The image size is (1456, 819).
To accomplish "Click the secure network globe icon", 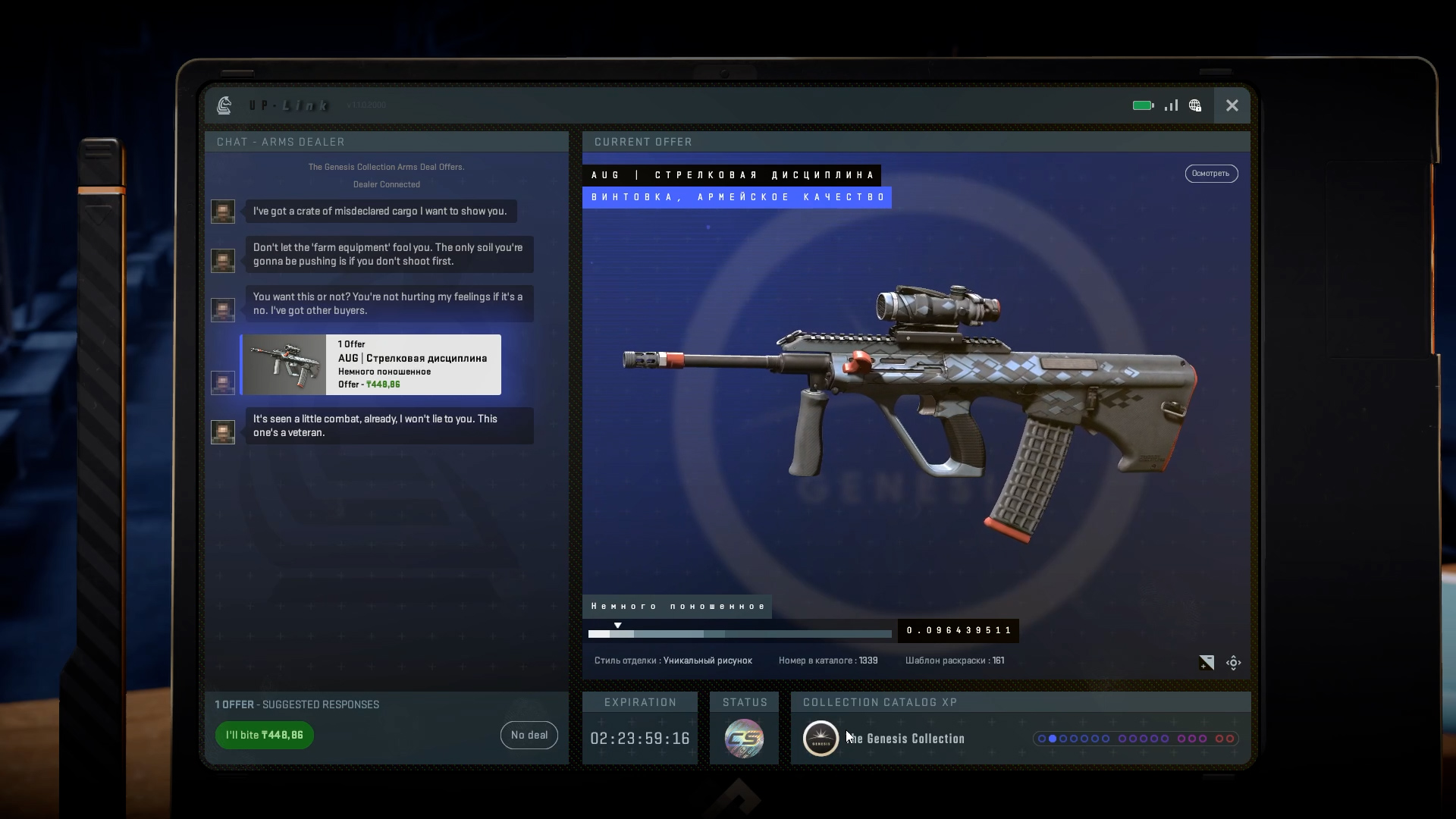I will tap(1194, 105).
